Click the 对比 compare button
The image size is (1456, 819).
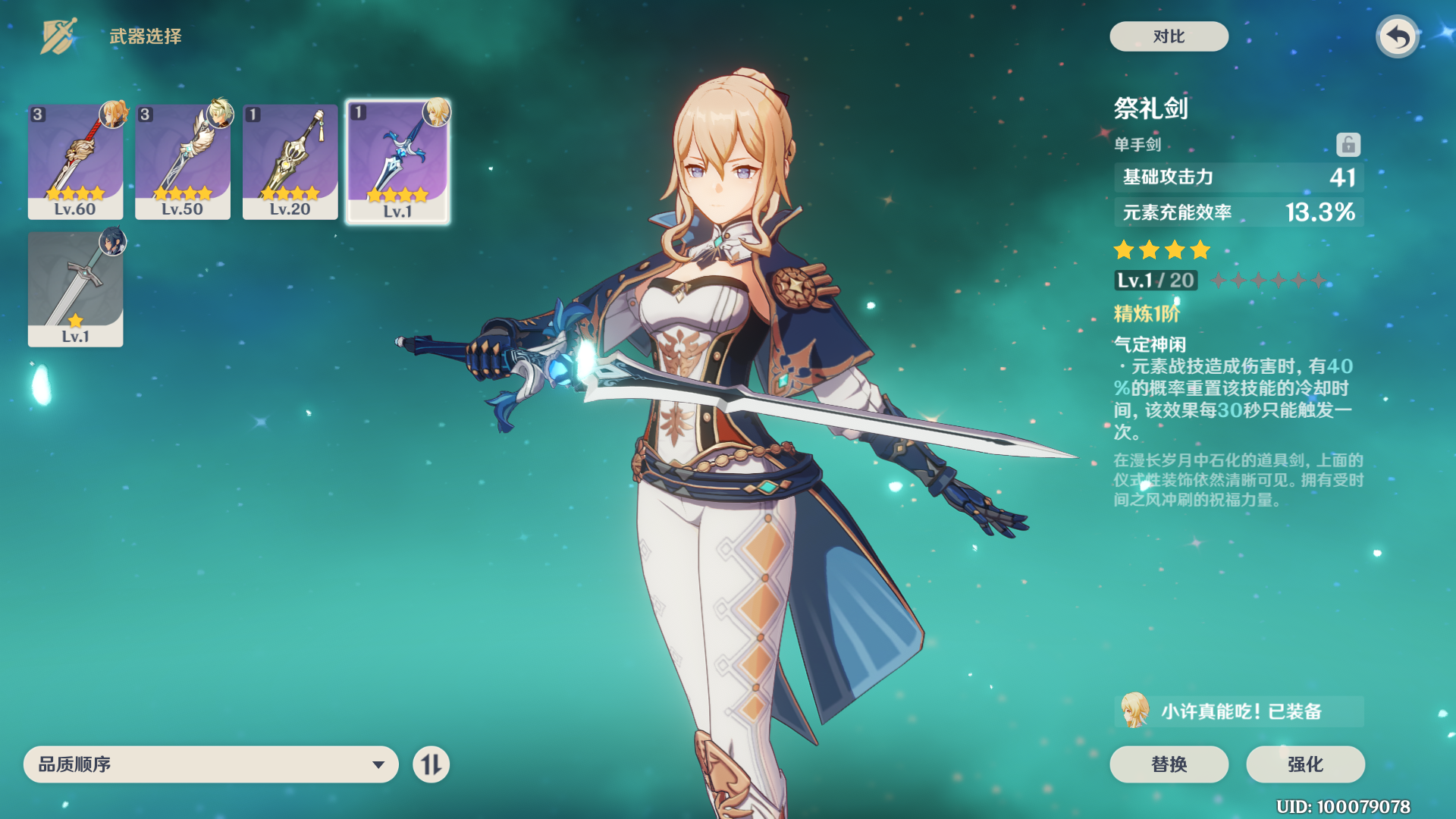[x=1169, y=36]
